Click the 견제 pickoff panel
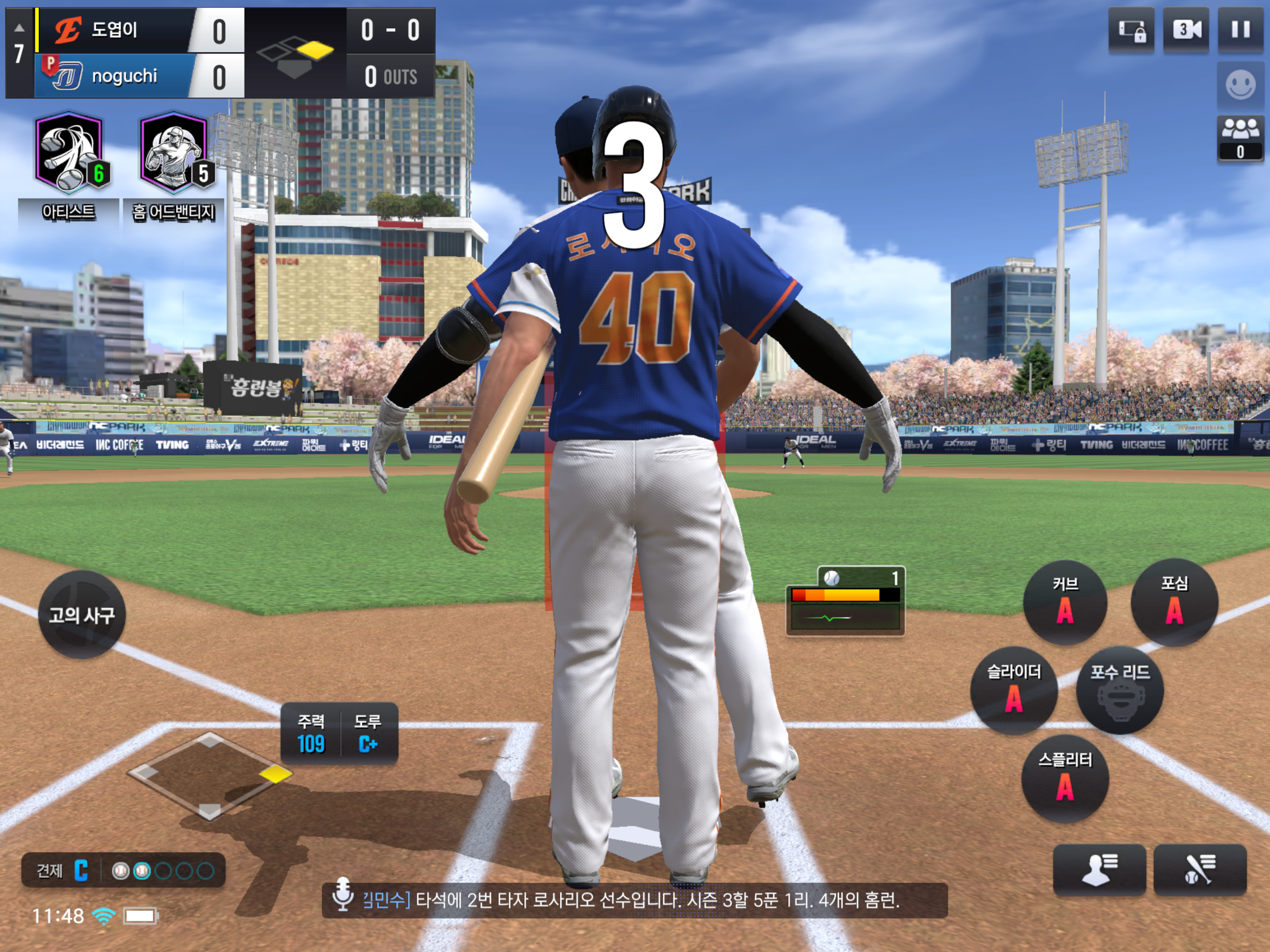Screen dimensions: 1270x952 tap(123, 871)
